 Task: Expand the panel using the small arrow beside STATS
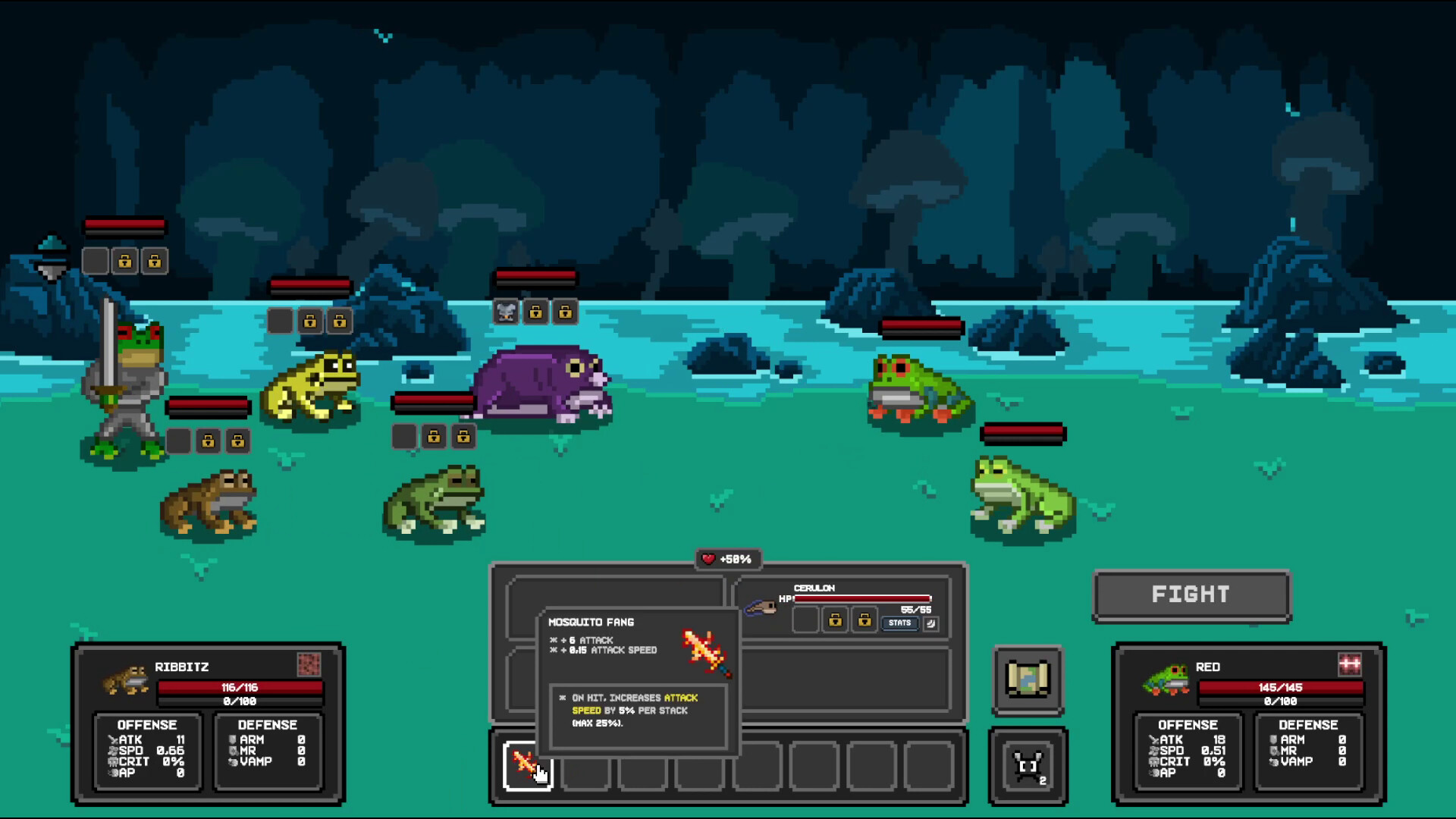click(x=931, y=623)
